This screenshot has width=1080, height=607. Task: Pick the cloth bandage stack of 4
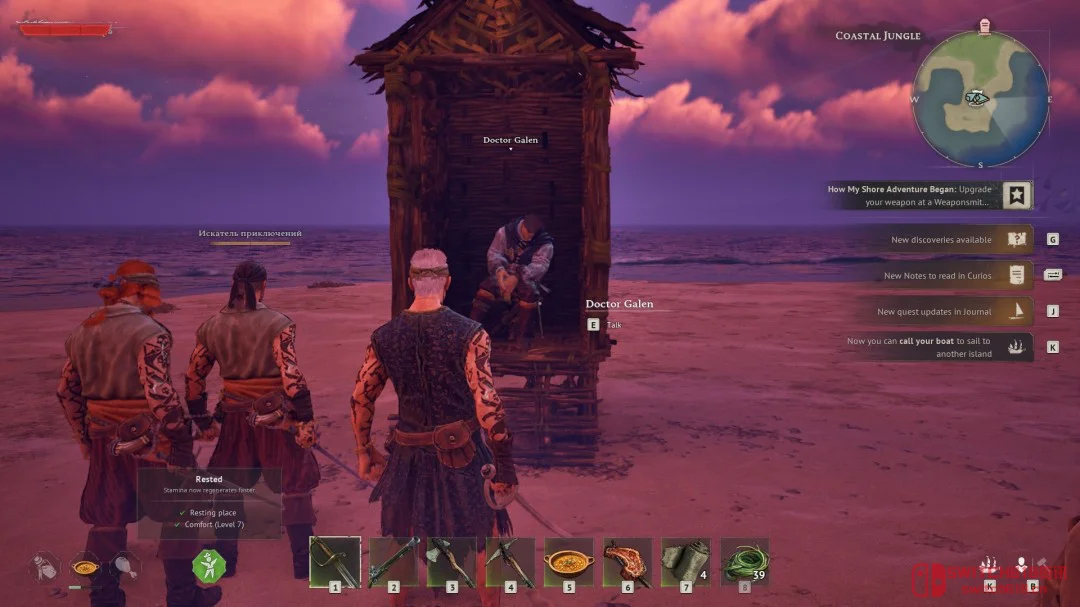pos(686,562)
